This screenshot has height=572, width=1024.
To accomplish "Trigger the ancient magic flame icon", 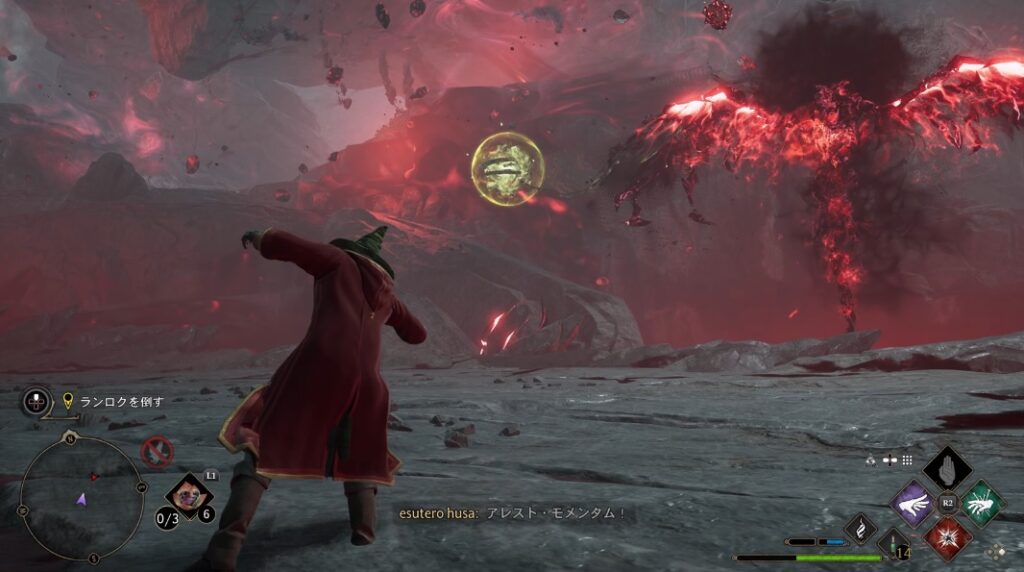I will click(860, 527).
